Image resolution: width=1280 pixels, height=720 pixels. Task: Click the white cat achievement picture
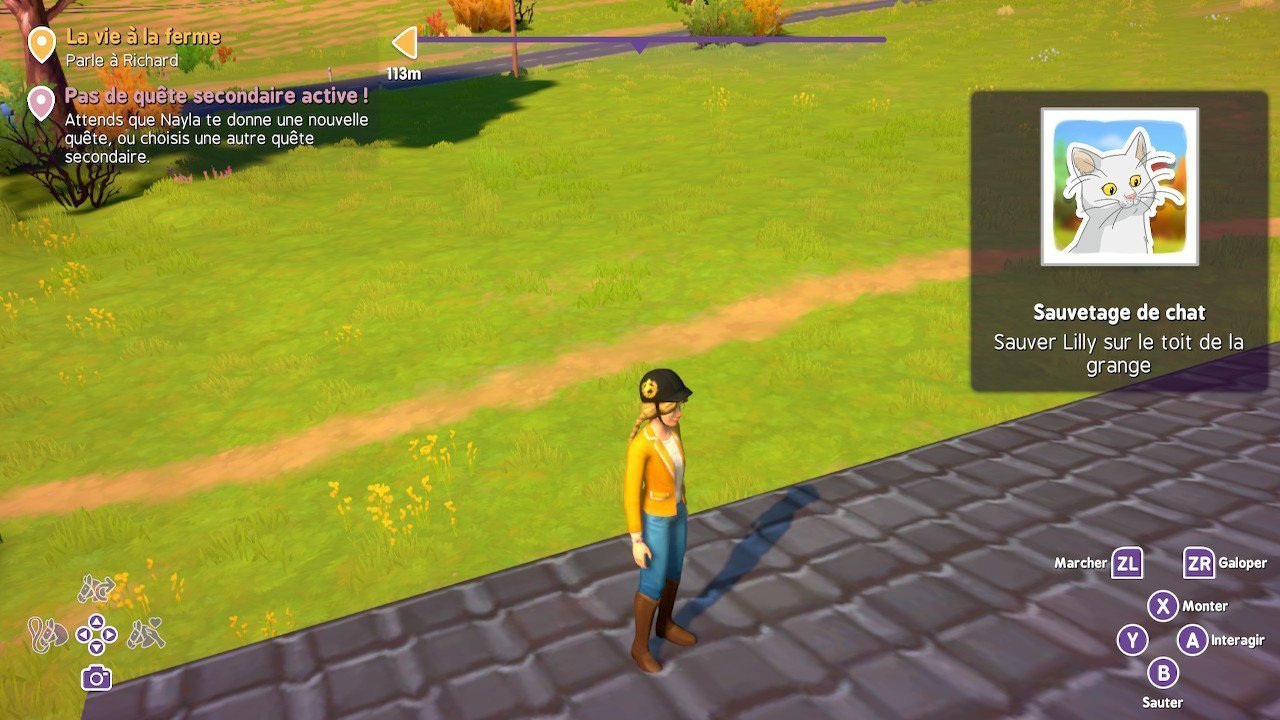pyautogui.click(x=1119, y=187)
